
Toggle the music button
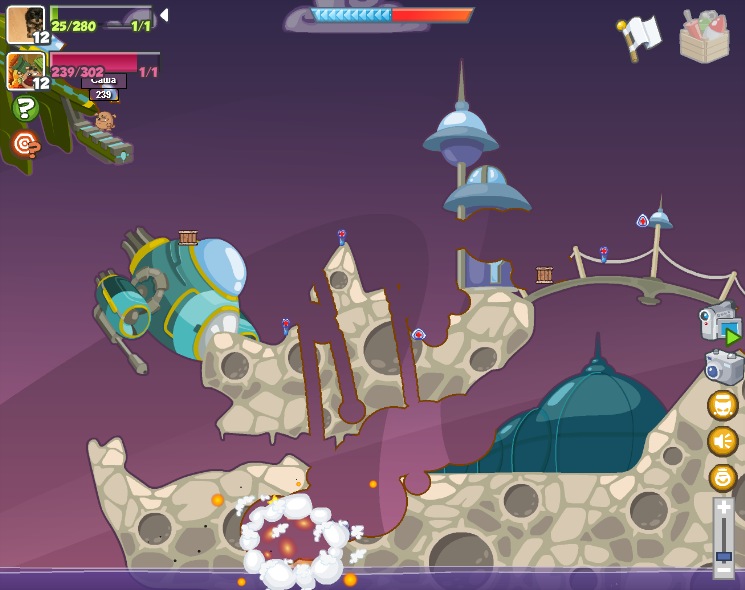pos(722,405)
